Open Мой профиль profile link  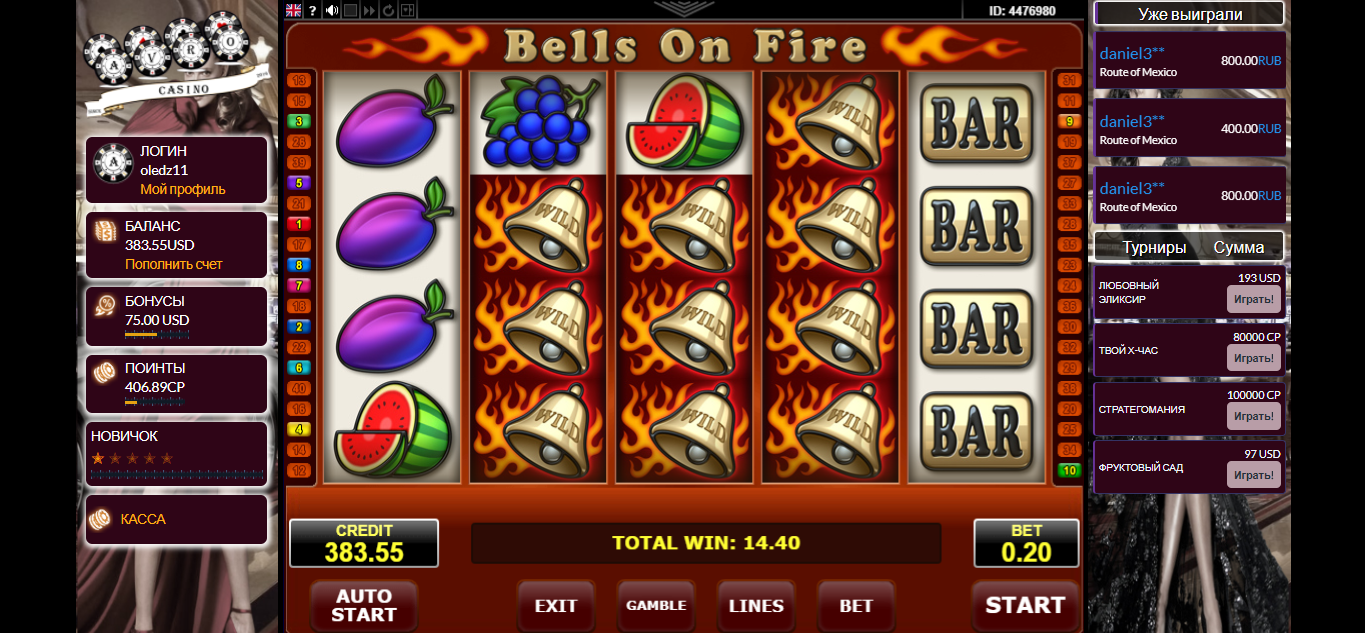[x=183, y=189]
